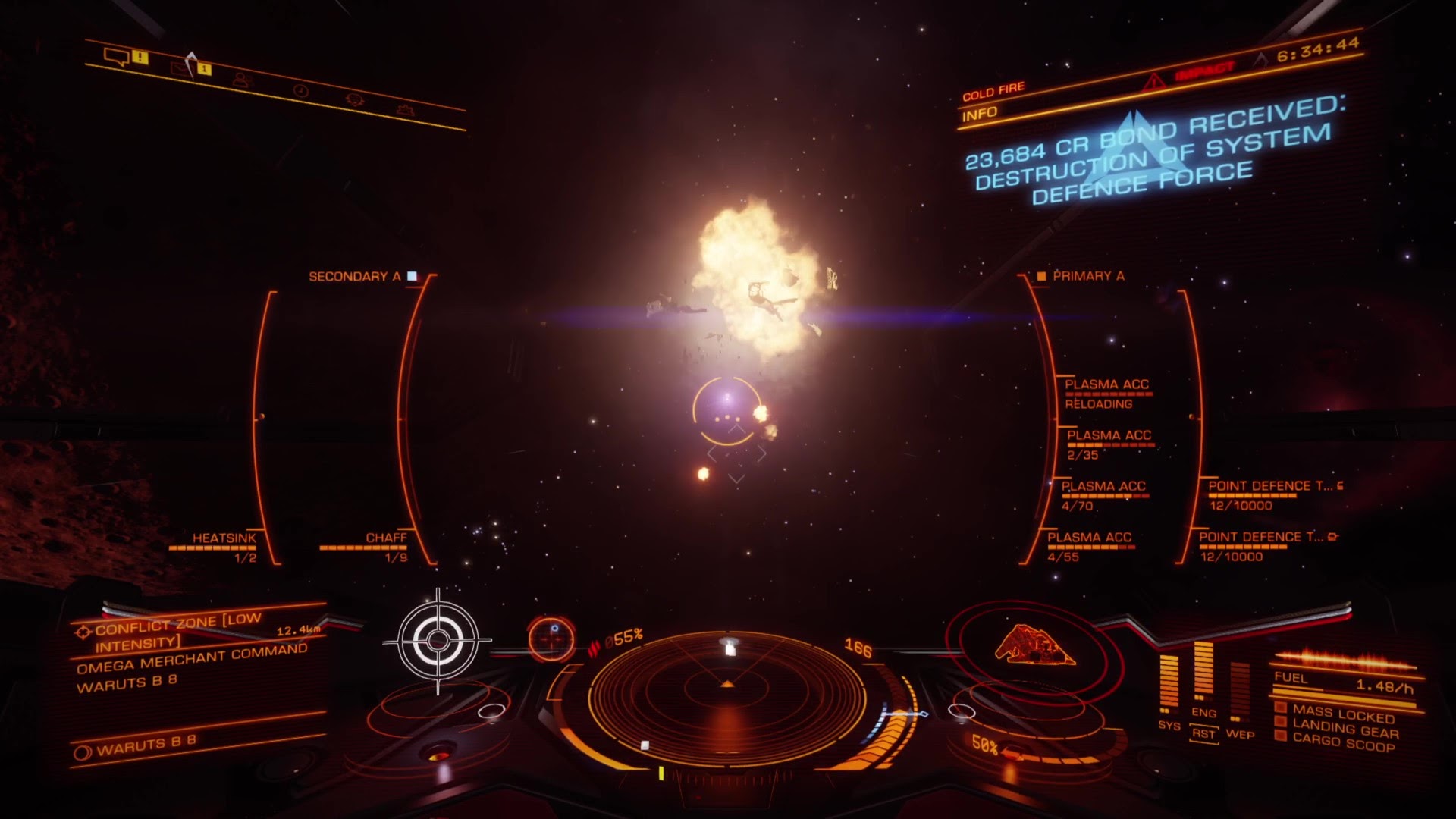
Task: Open the inbox envelope tab
Action: pos(182,69)
